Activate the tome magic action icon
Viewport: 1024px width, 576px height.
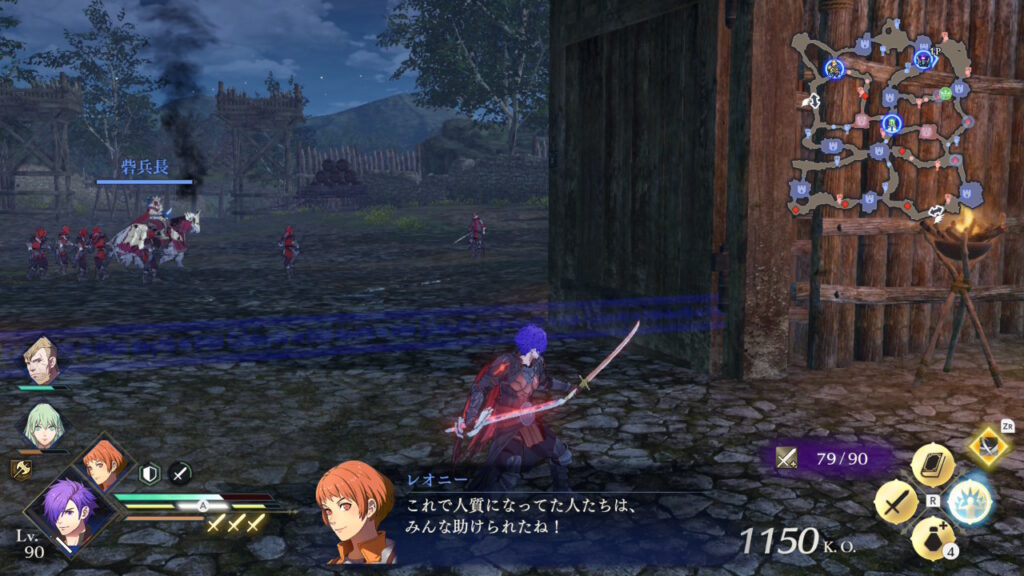932,465
